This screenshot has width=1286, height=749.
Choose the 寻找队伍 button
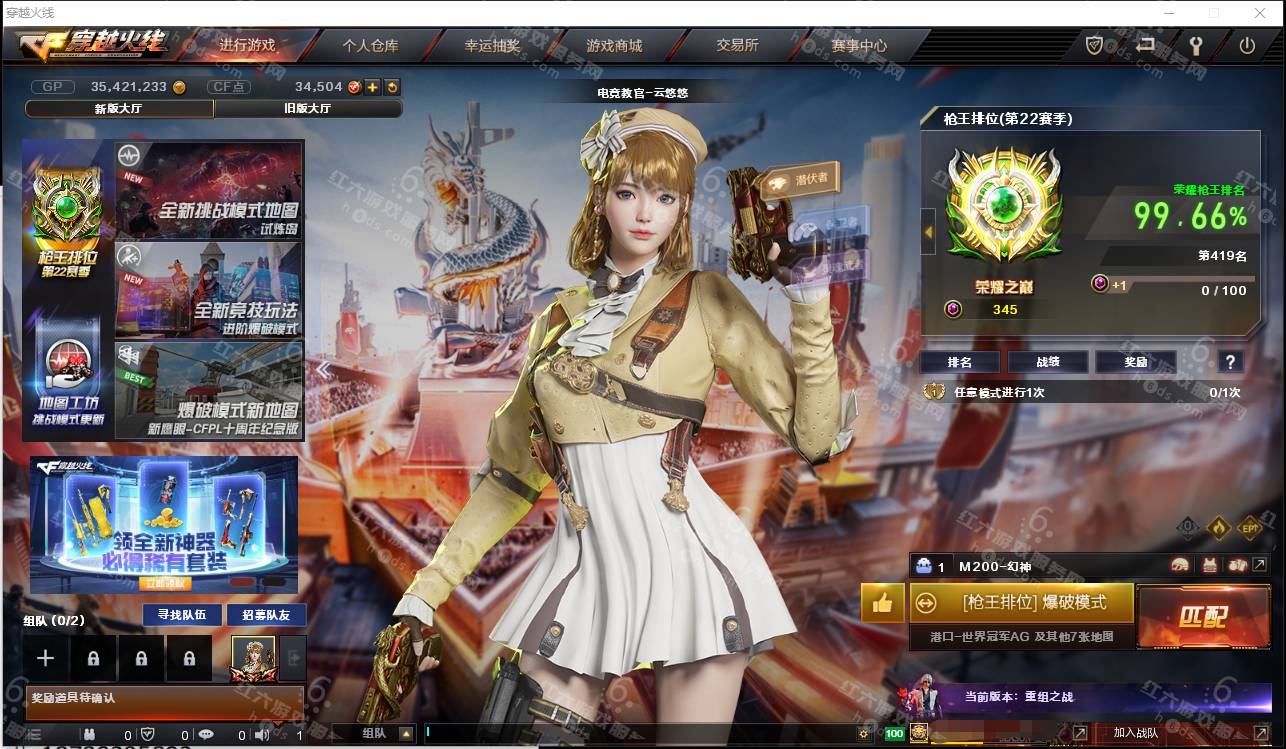point(175,615)
